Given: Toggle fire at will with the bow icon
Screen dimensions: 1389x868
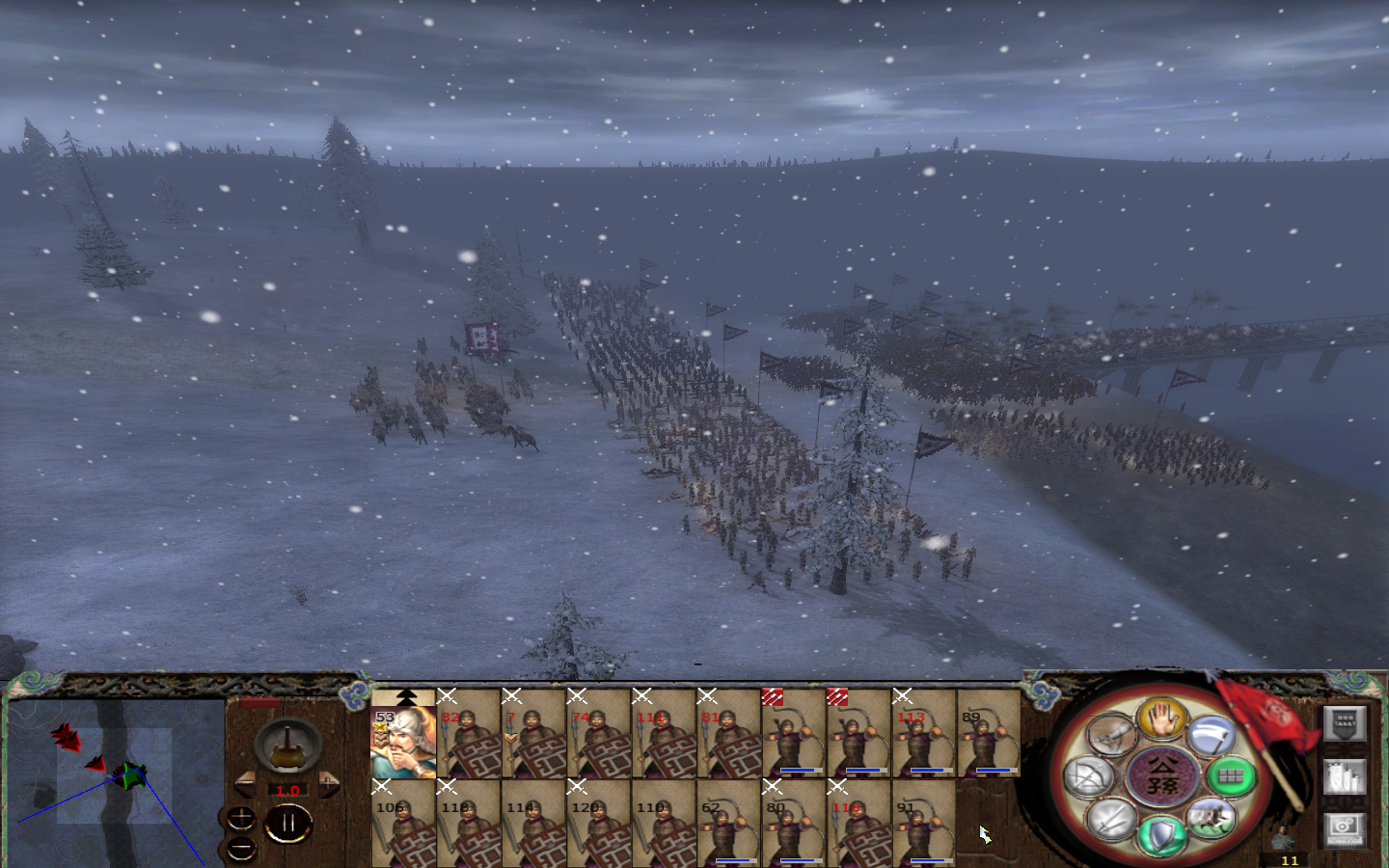Looking at the screenshot, I should pos(1090,777).
